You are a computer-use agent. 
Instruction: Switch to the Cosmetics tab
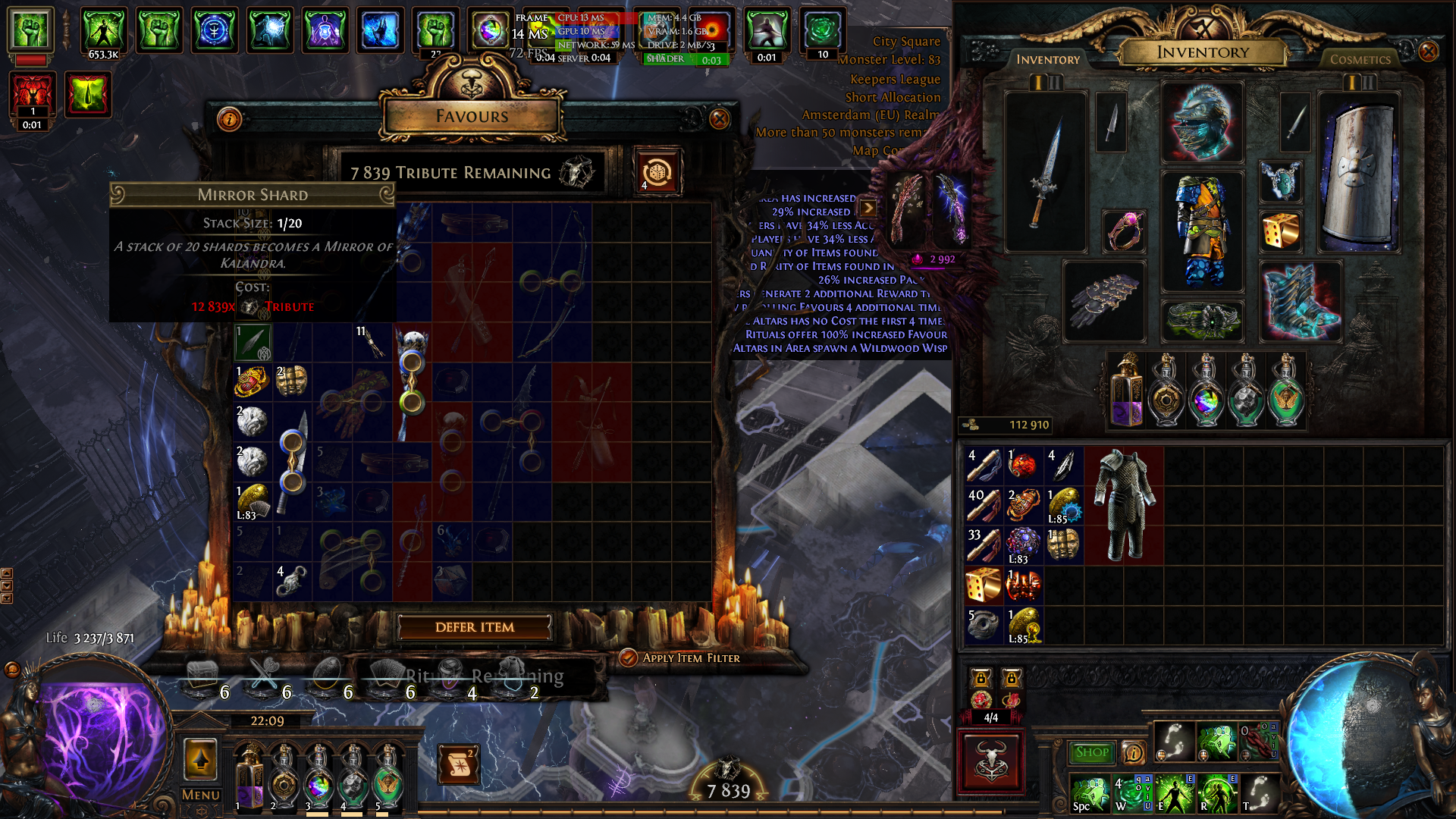click(x=1360, y=59)
